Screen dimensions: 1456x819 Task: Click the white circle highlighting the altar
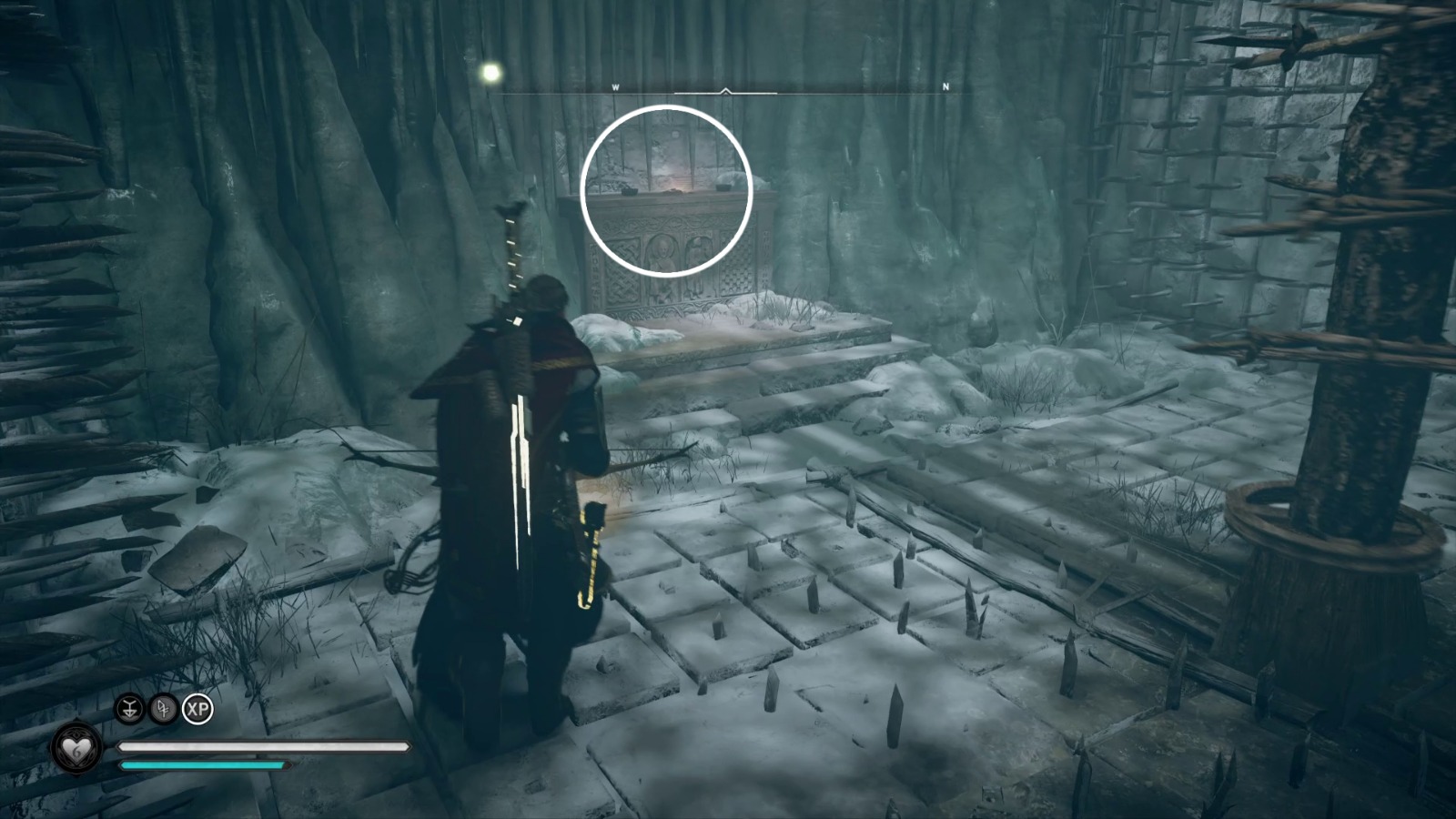click(x=667, y=189)
